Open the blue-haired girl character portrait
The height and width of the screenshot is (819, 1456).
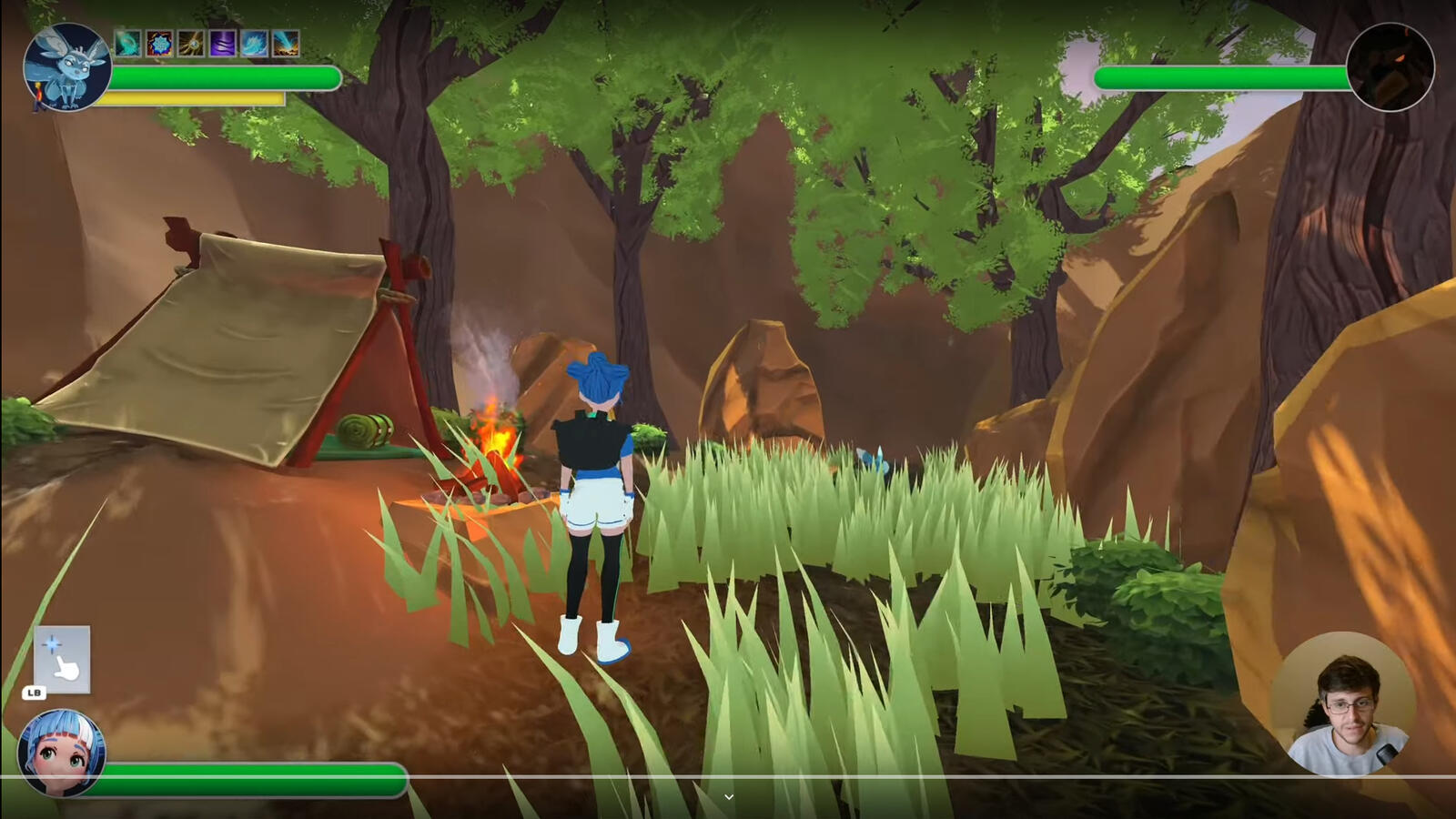point(61,753)
